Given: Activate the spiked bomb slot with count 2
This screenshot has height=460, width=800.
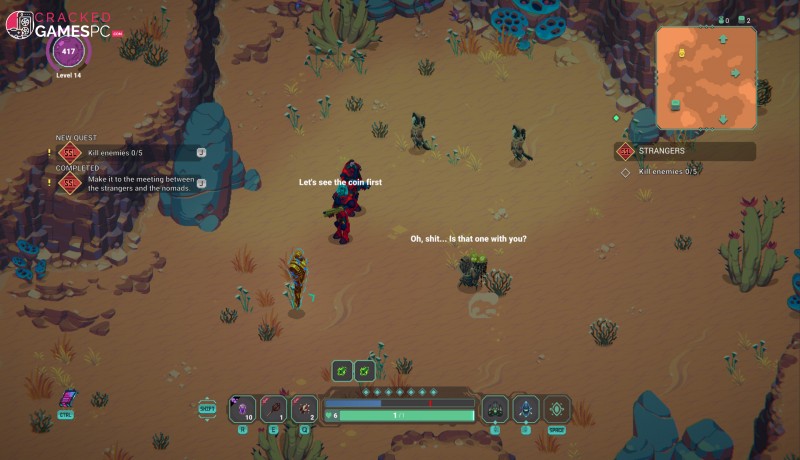Looking at the screenshot, I should 305,408.
